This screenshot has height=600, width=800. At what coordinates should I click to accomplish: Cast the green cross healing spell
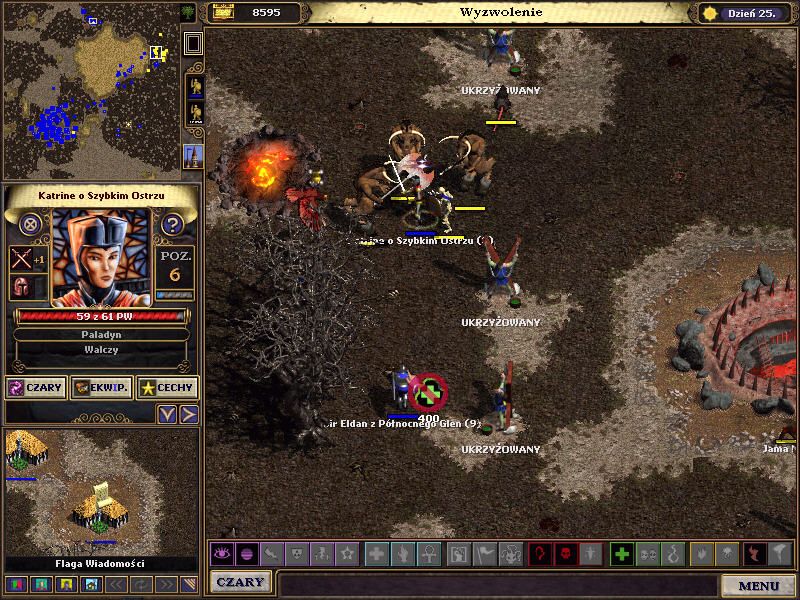622,553
